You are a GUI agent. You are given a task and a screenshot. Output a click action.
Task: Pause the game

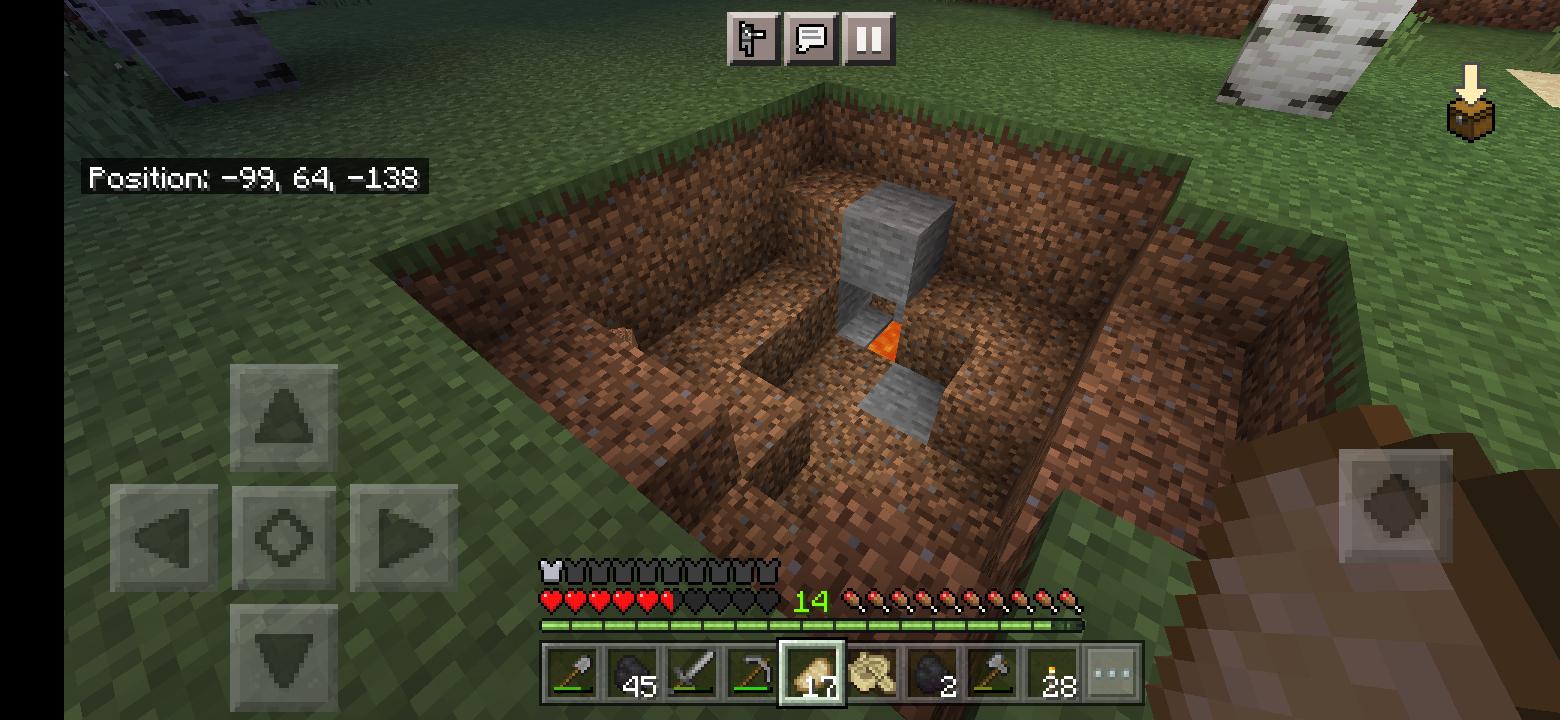[x=868, y=40]
